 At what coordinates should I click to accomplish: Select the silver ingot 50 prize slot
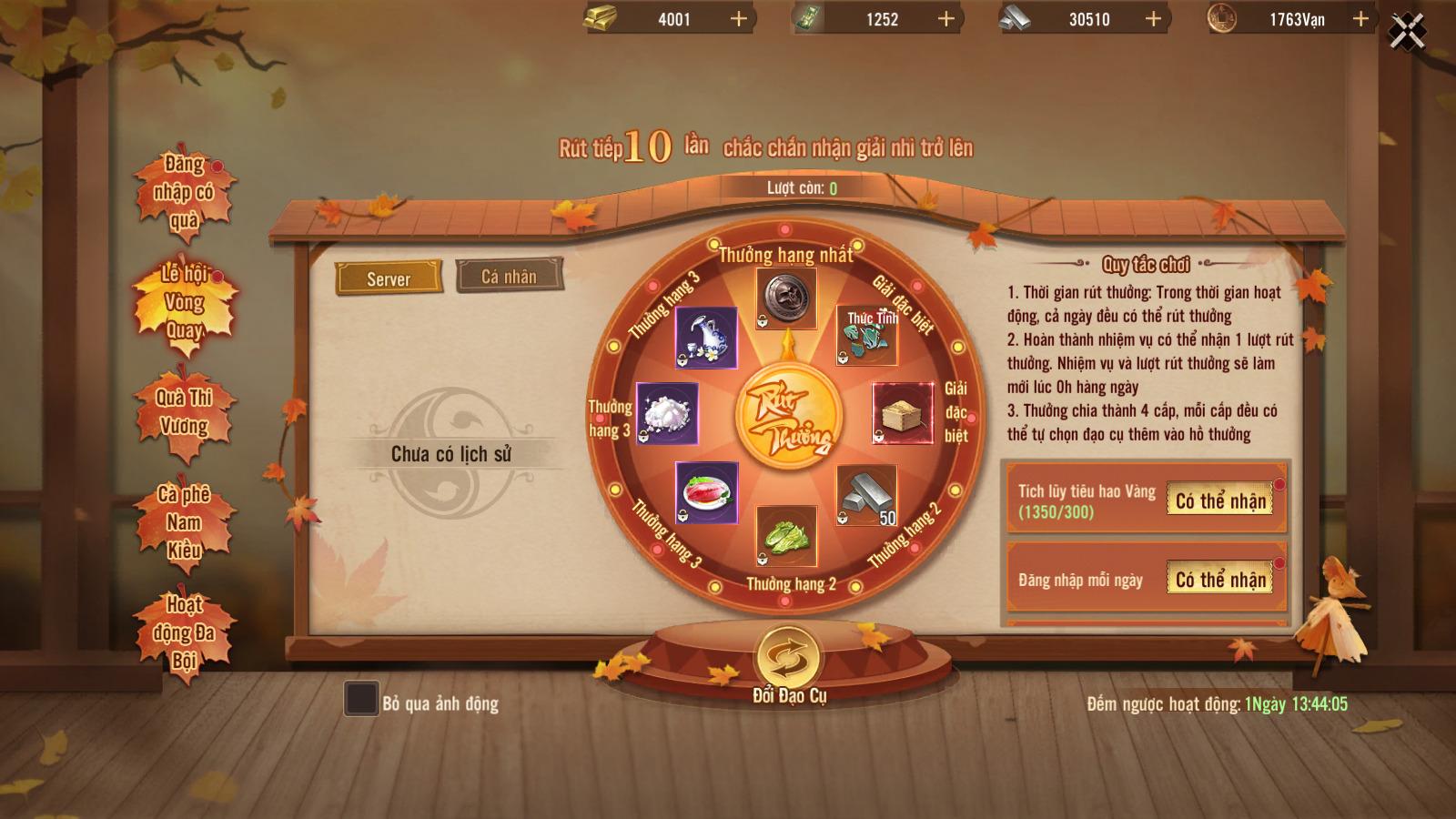click(866, 496)
